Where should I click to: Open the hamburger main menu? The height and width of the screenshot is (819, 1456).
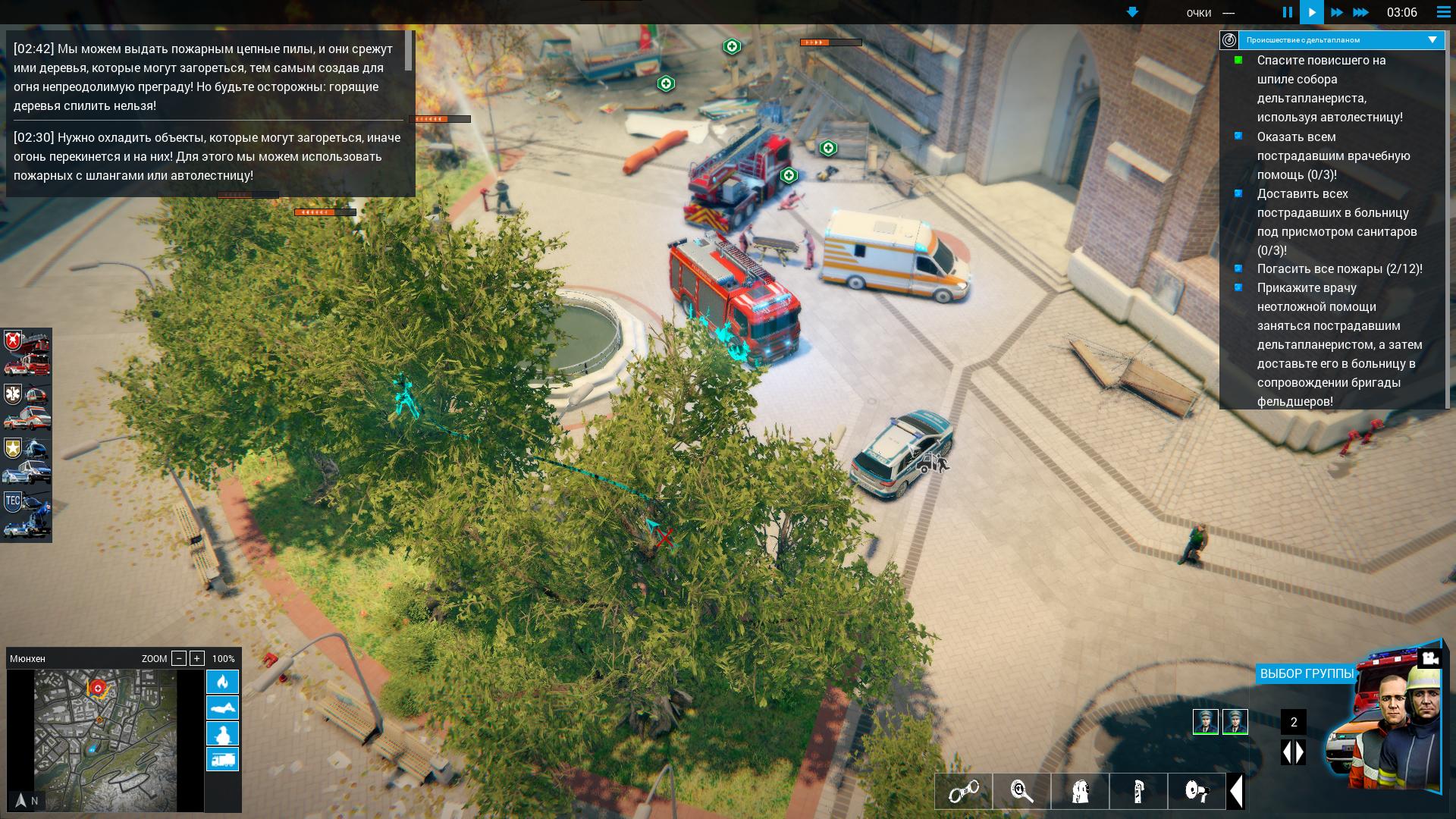[1443, 12]
